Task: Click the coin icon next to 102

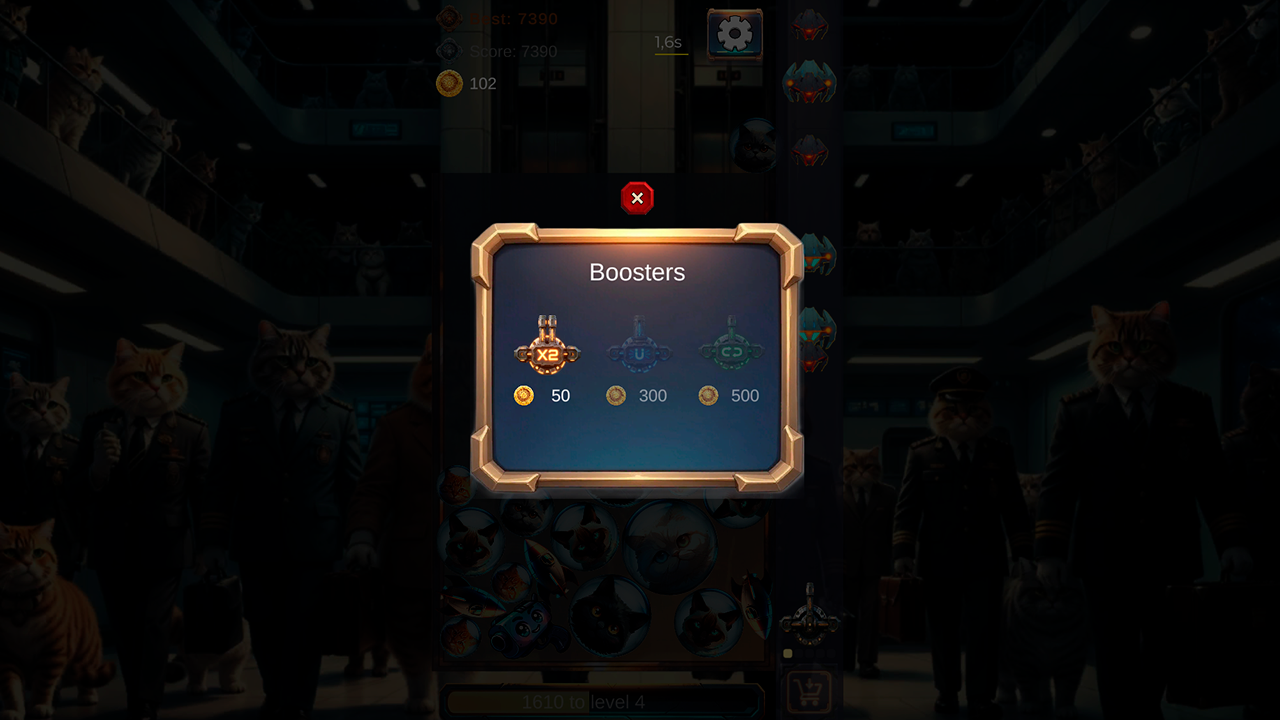Action: tap(451, 84)
